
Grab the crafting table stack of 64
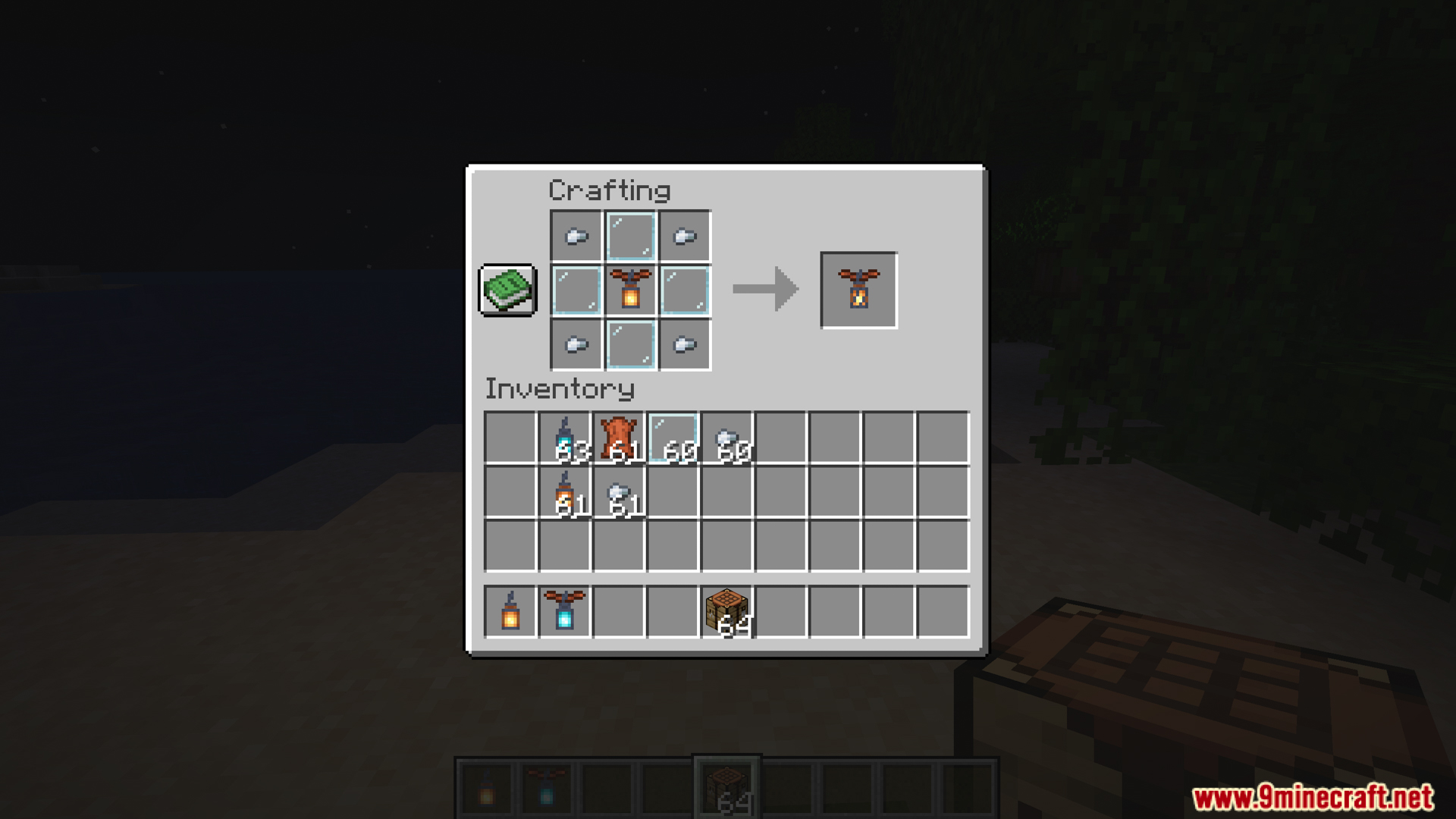pyautogui.click(x=727, y=612)
